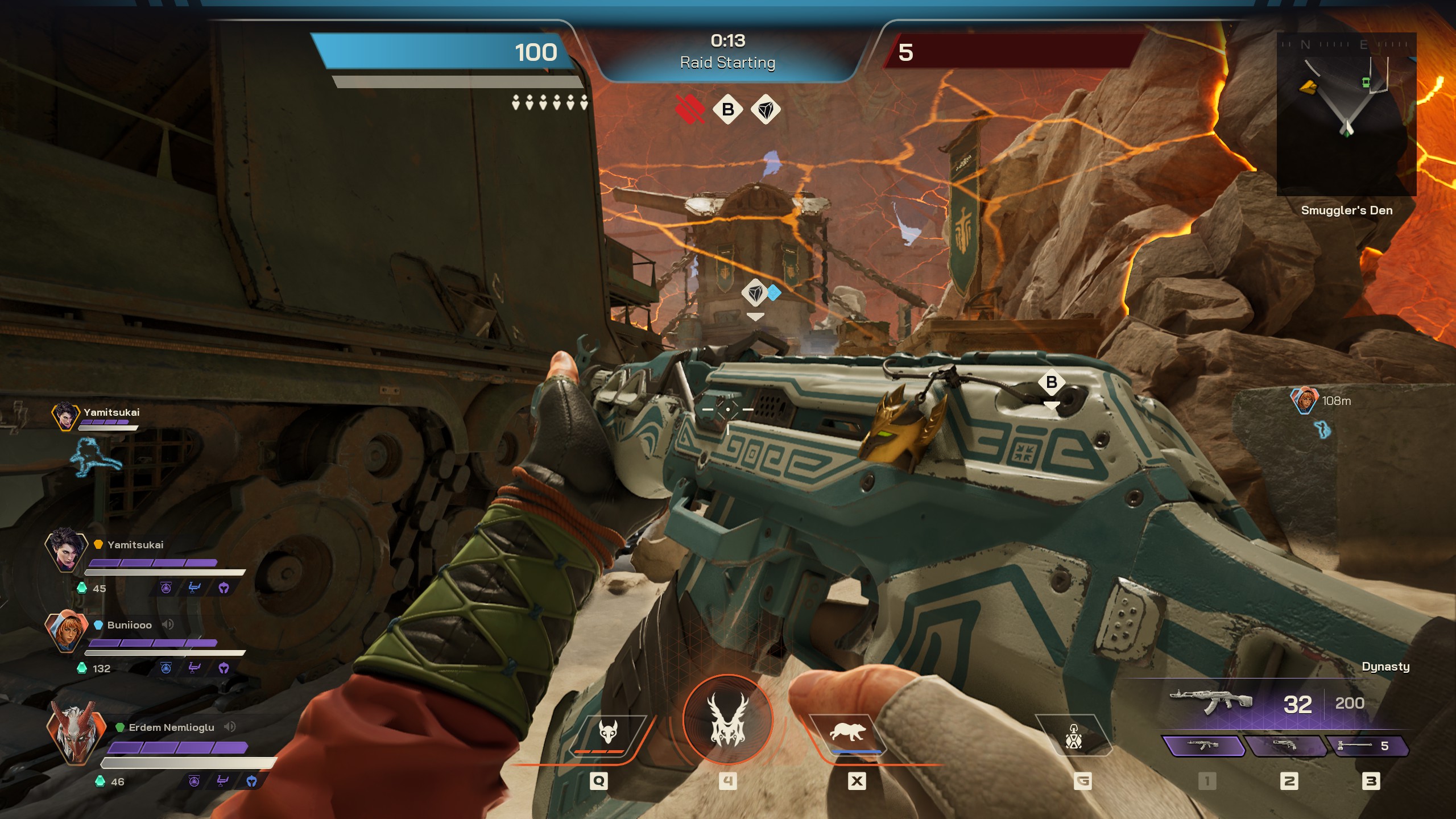Click Yamitsukai's squad portrait
The height and width of the screenshot is (819, 1456).
coord(66,550)
